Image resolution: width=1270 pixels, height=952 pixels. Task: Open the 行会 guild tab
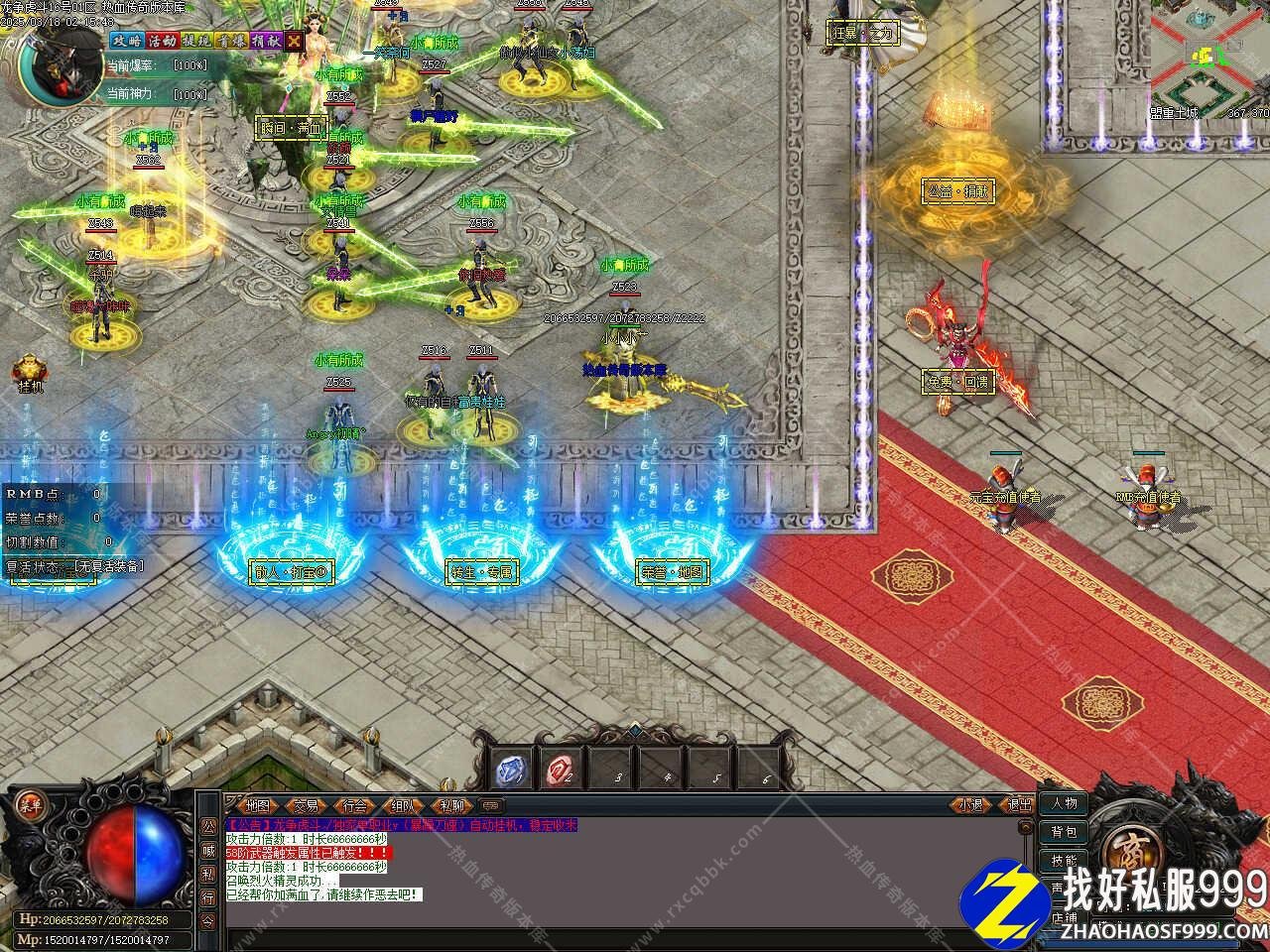tap(354, 806)
